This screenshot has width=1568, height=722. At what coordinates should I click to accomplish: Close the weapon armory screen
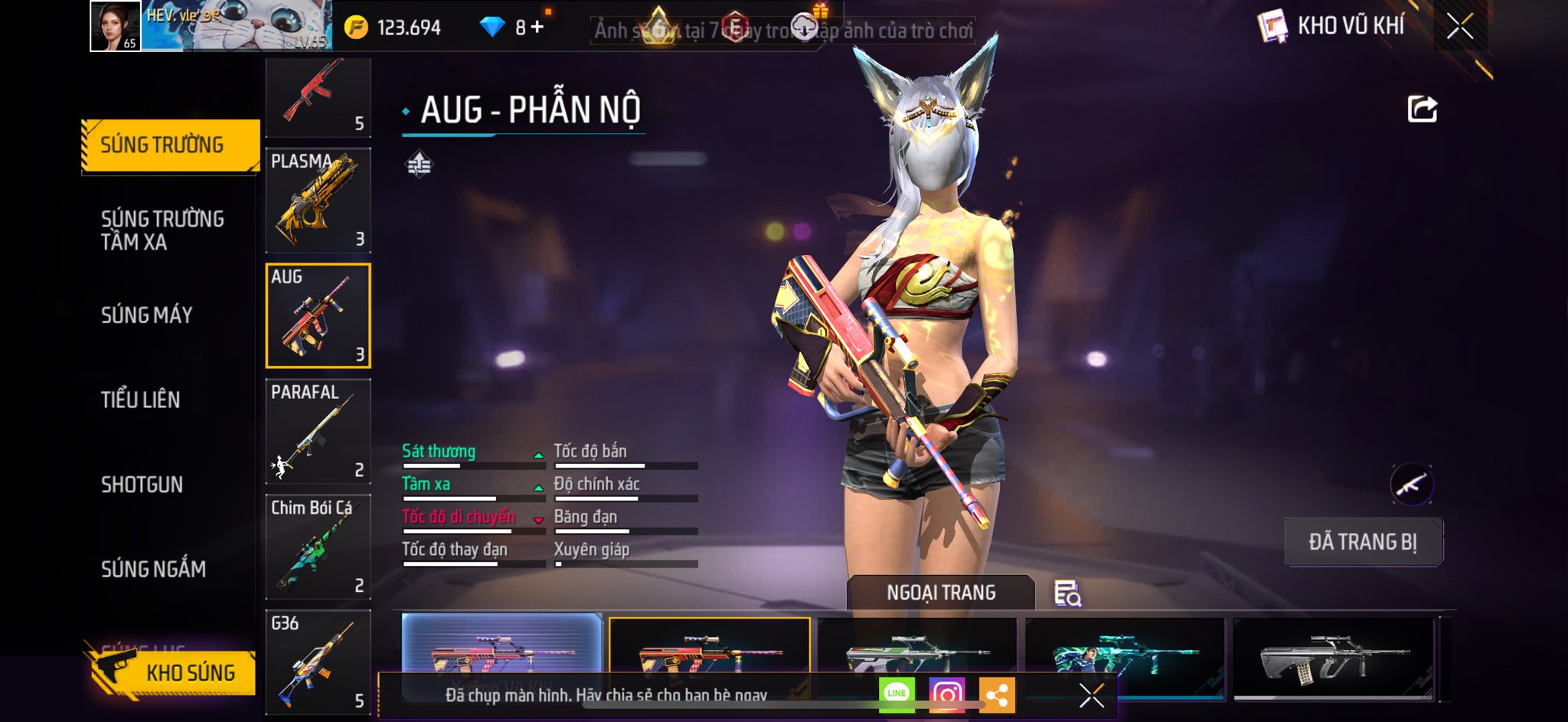1459,26
